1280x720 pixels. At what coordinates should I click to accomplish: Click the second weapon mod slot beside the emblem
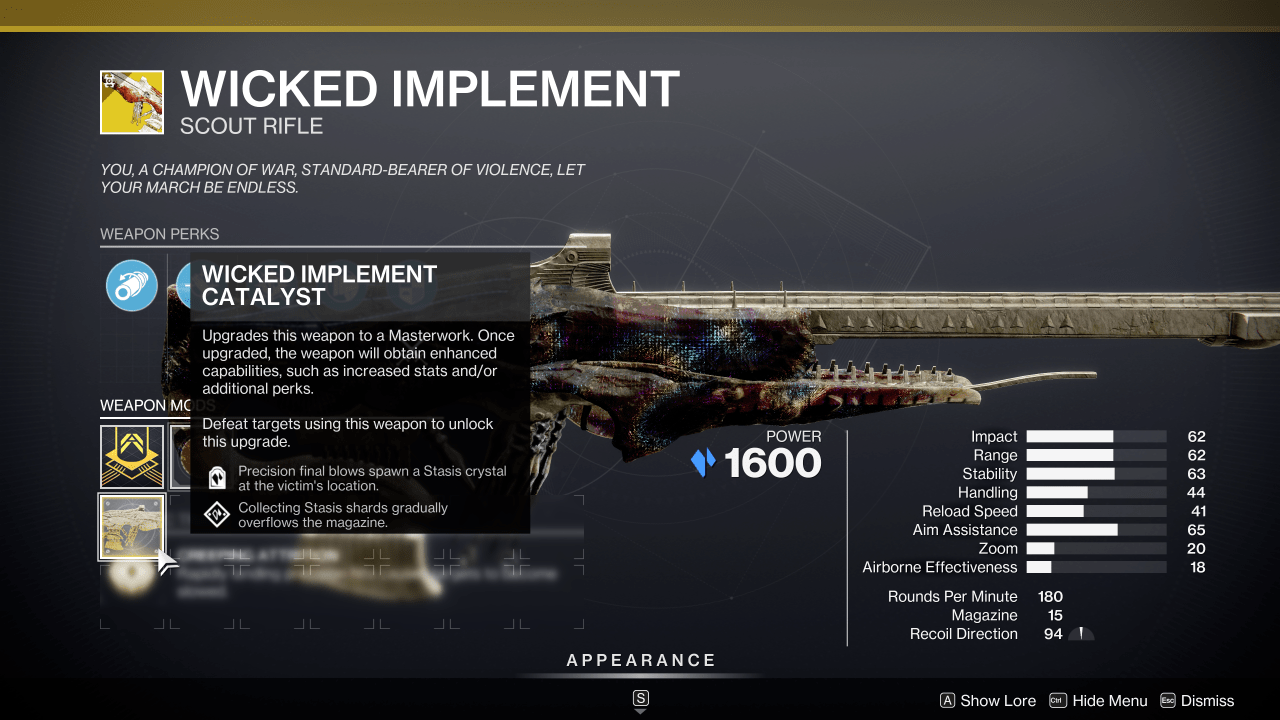[200, 457]
